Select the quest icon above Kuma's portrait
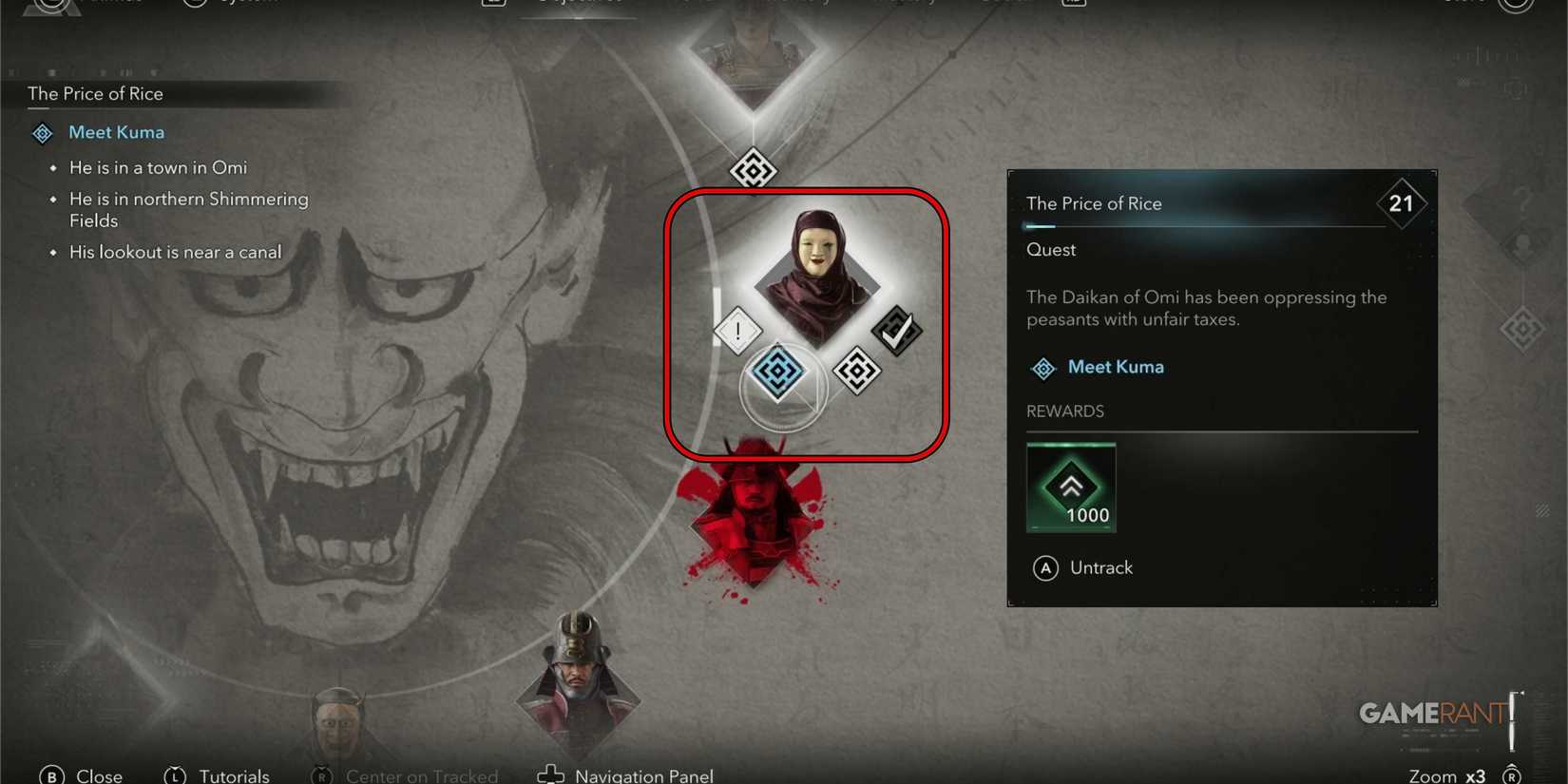The image size is (1568, 784). tap(753, 171)
